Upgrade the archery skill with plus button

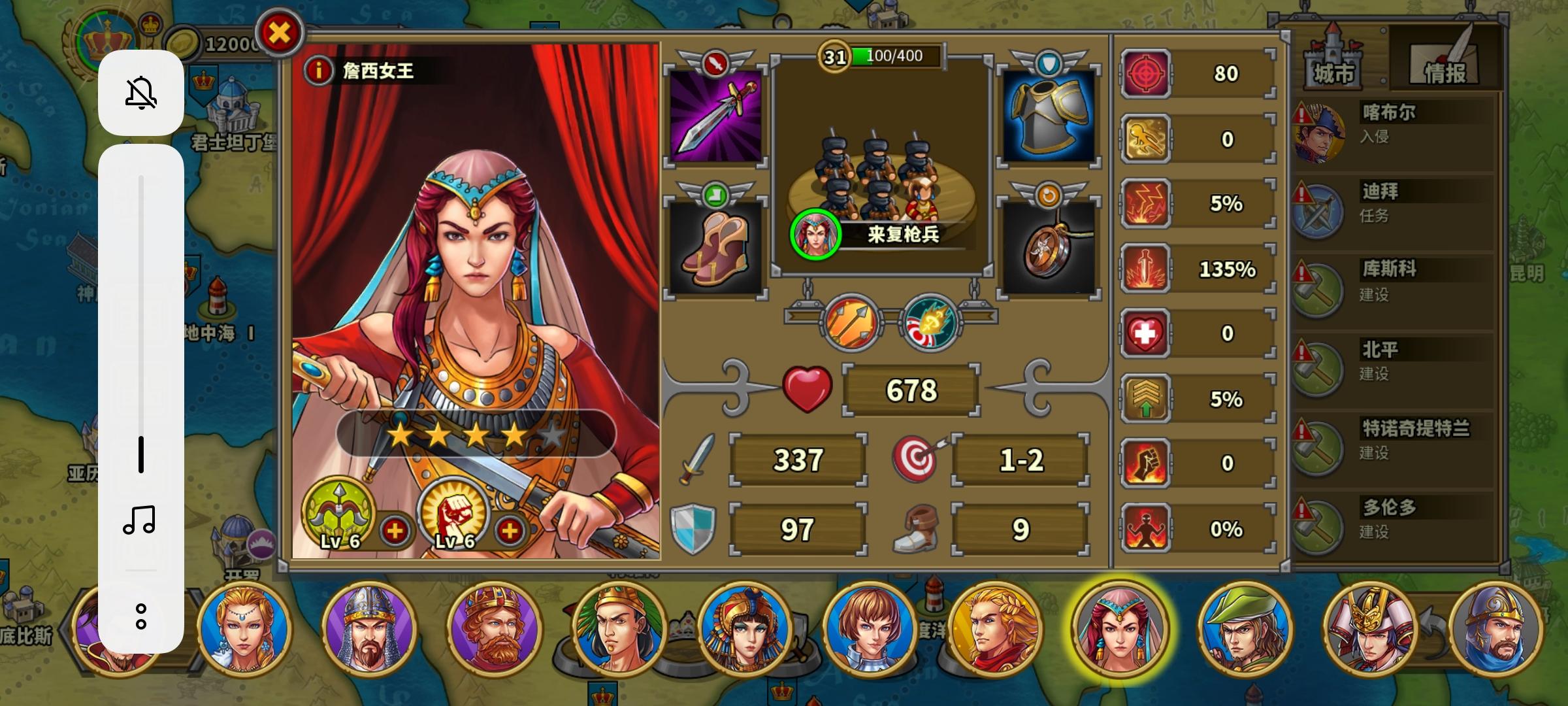point(395,531)
